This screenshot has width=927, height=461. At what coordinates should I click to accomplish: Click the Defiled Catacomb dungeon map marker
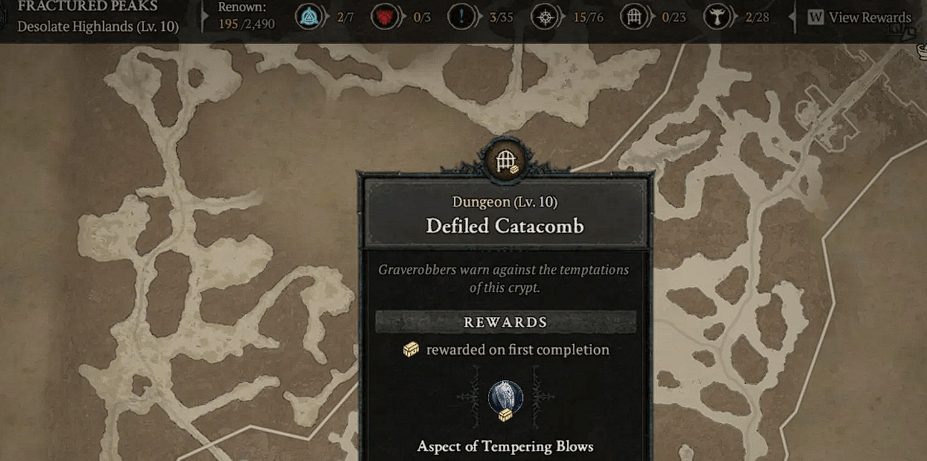(506, 160)
